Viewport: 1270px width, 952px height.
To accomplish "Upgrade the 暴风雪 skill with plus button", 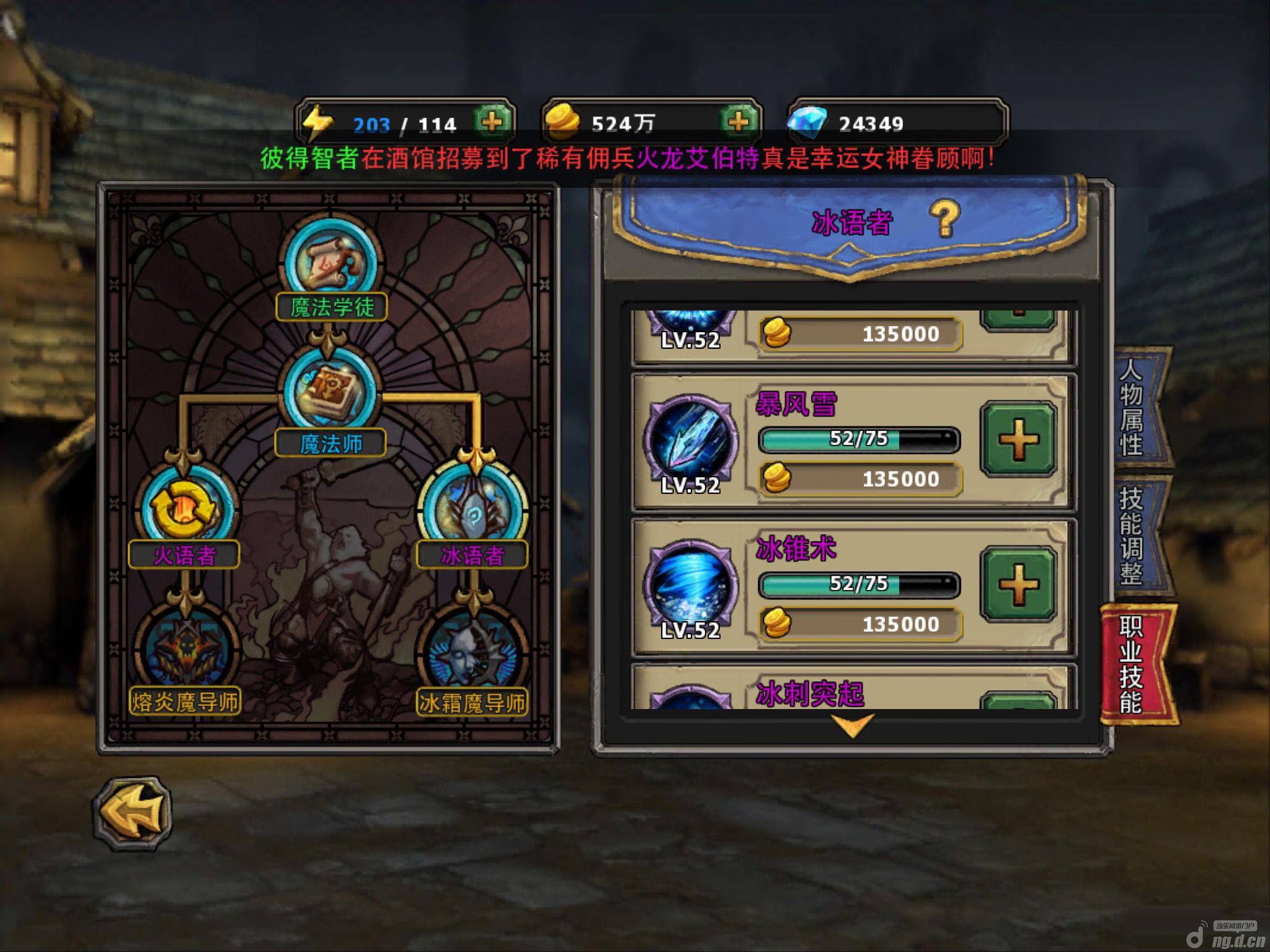I will (x=1018, y=439).
